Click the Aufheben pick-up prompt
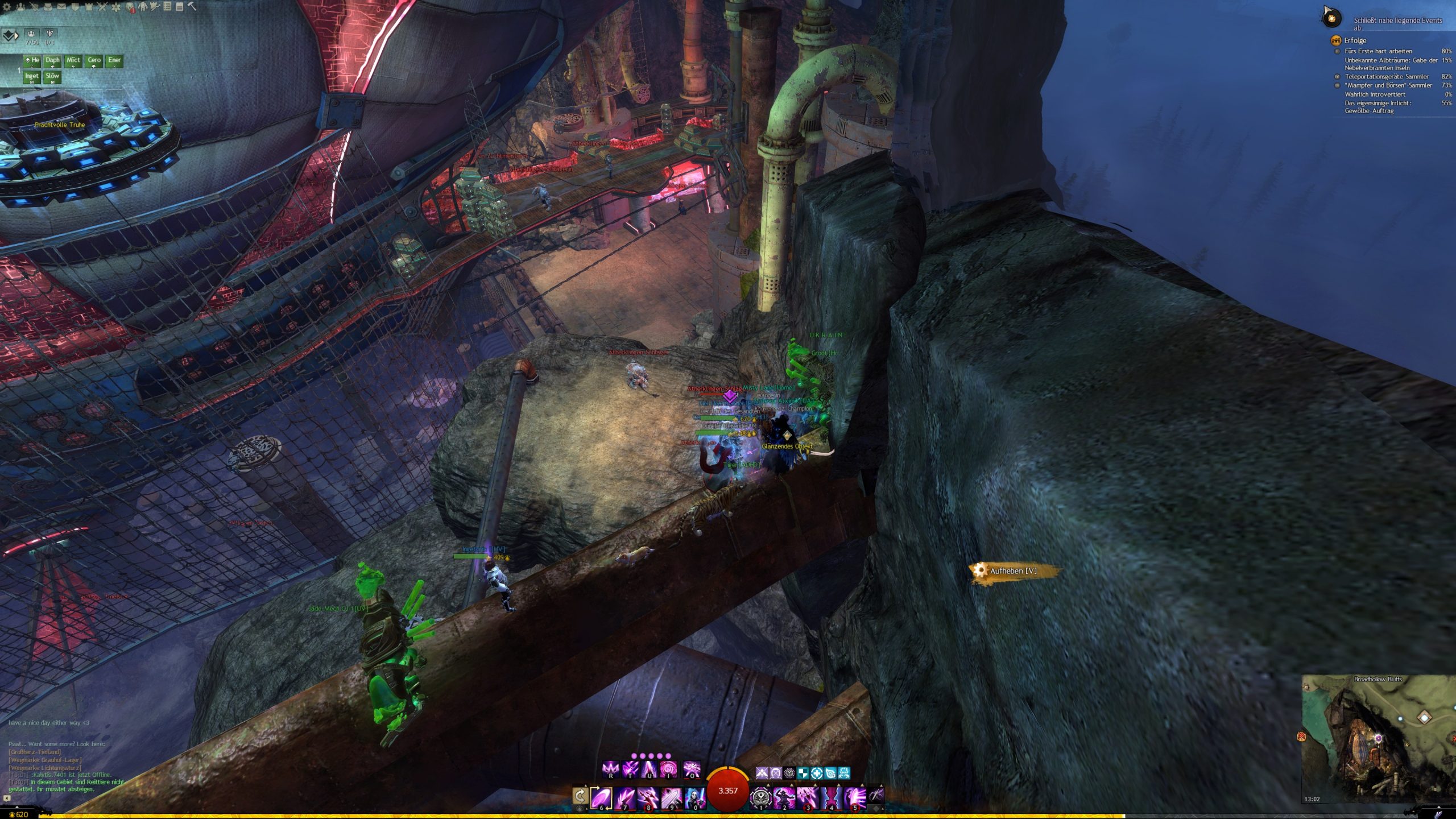Viewport: 1456px width, 819px height. [x=1014, y=571]
